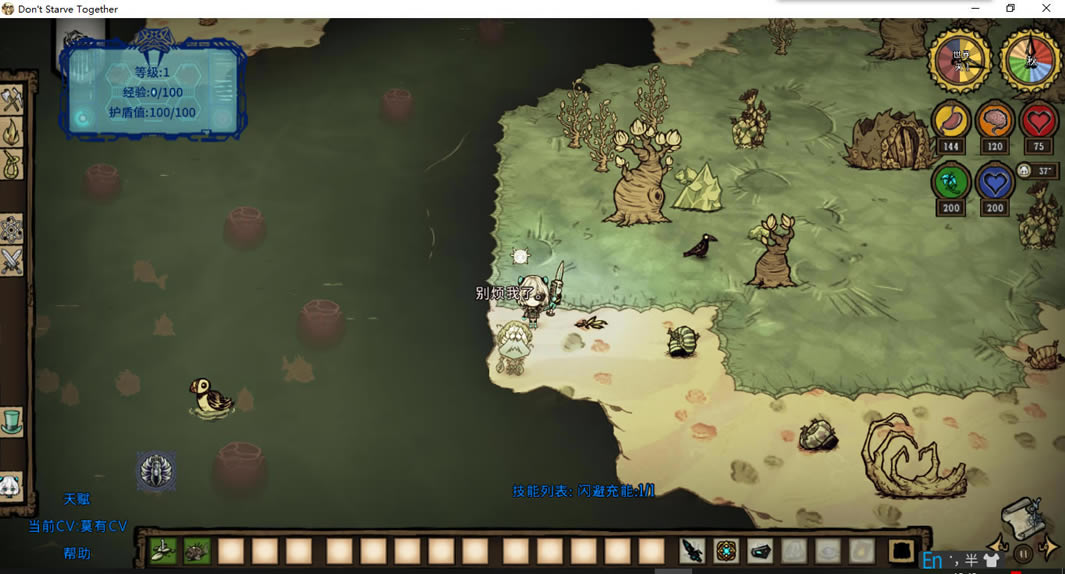Open the Dress top-hat crafting tab
This screenshot has width=1065, height=574.
tap(11, 421)
